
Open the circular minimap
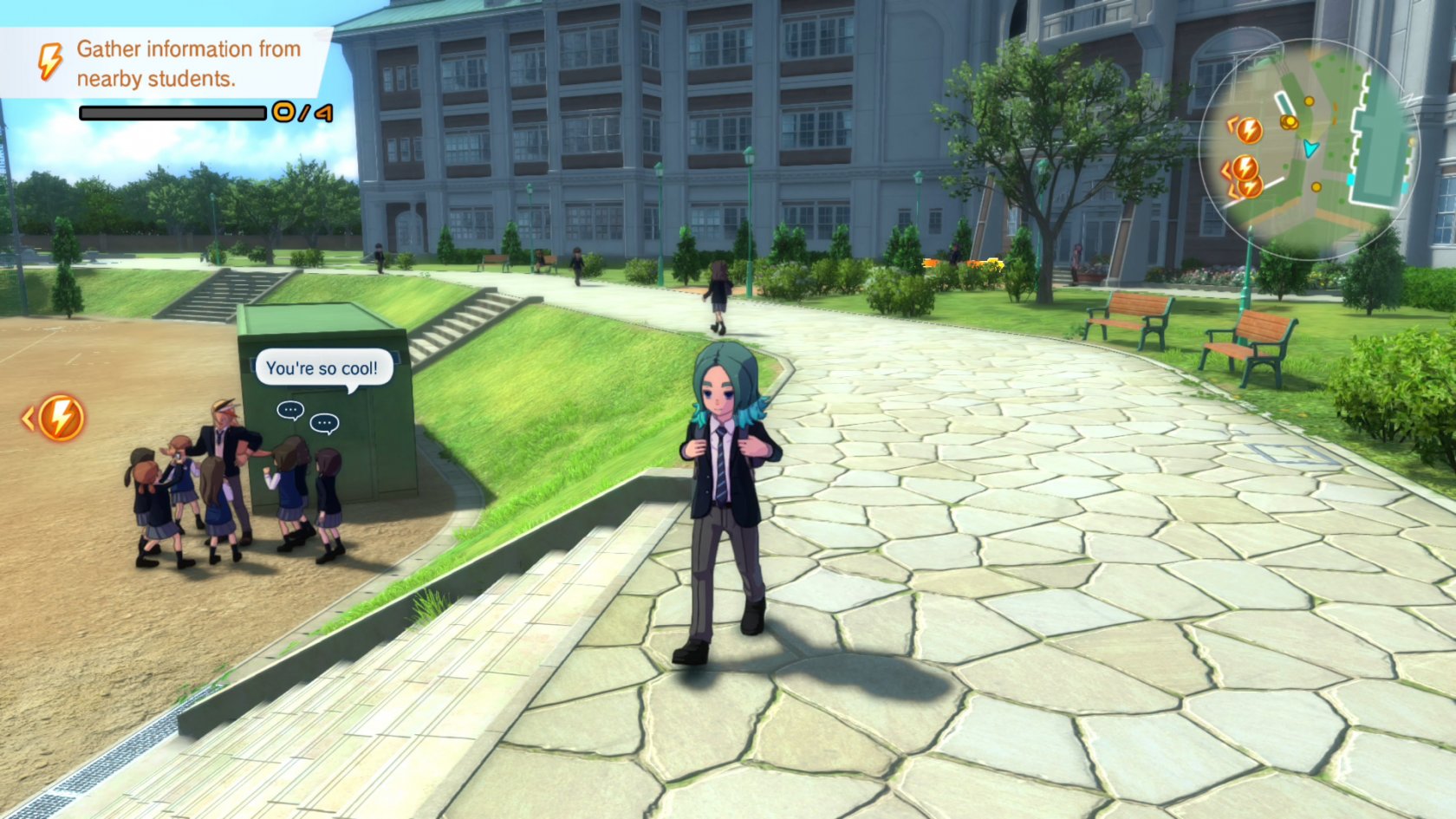pos(1309,147)
